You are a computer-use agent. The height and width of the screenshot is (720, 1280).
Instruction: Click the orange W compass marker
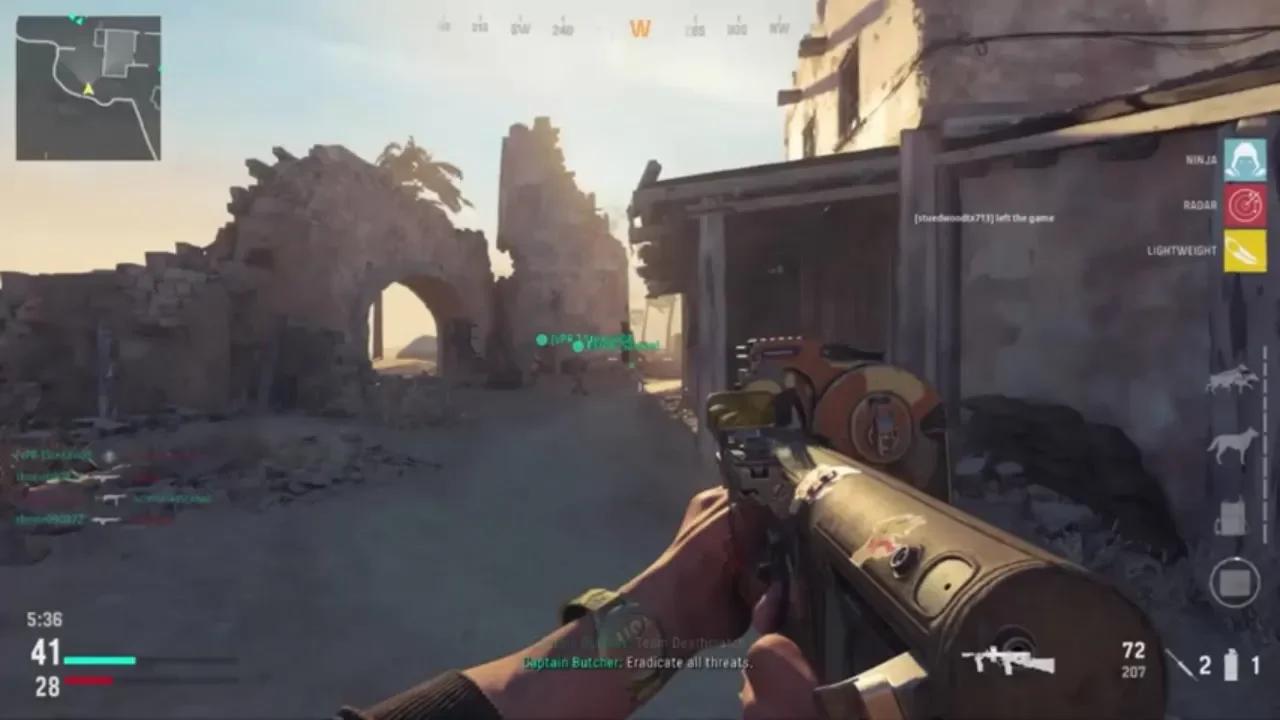tap(640, 26)
